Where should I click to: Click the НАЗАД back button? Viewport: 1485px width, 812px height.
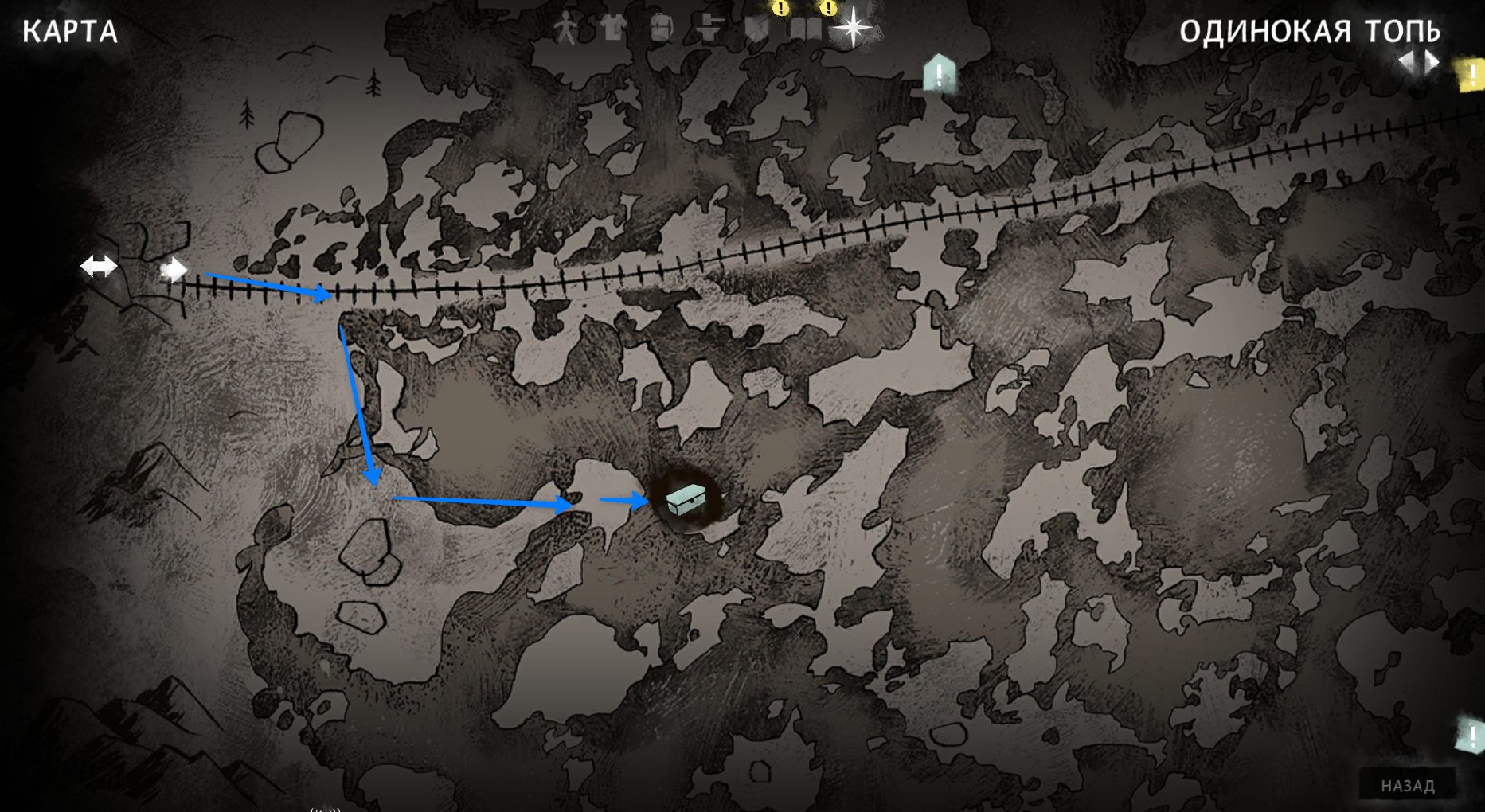coord(1407,786)
